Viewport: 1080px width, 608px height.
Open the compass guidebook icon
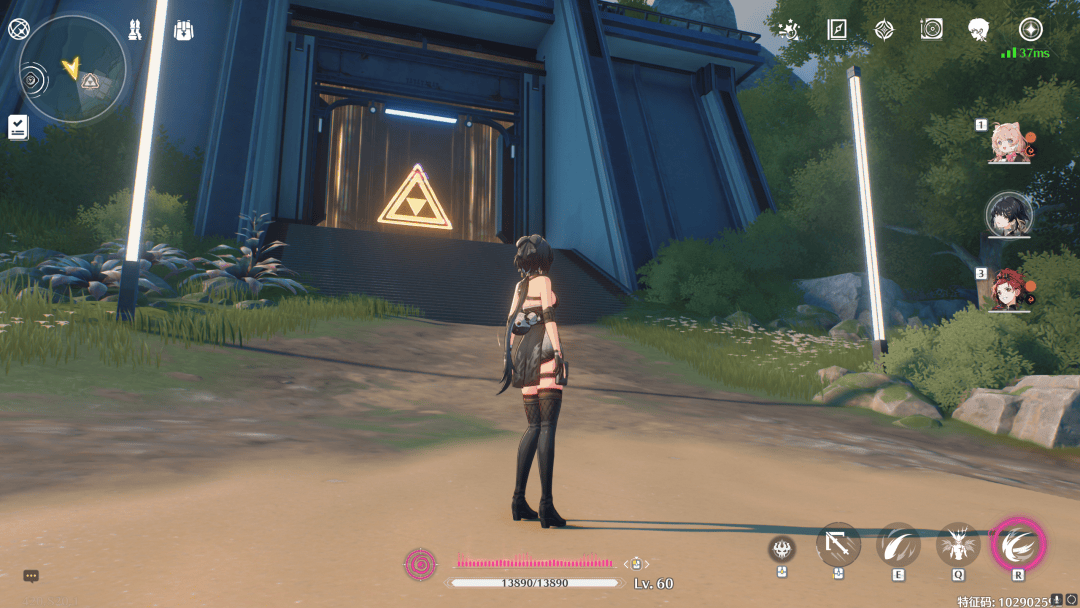(x=837, y=29)
